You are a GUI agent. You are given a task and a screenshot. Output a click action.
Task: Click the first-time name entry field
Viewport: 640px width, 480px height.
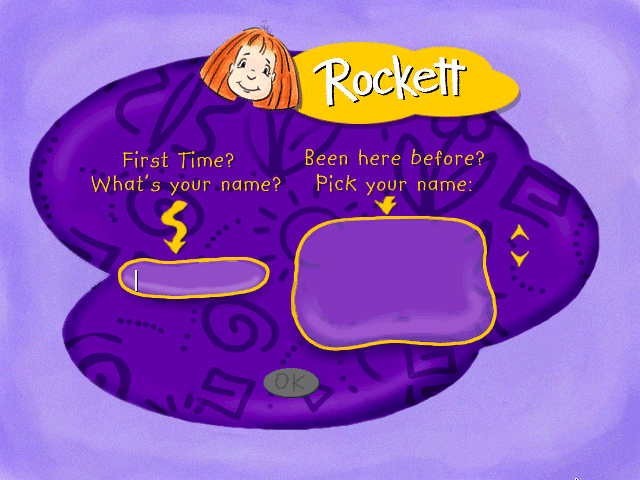pyautogui.click(x=194, y=278)
